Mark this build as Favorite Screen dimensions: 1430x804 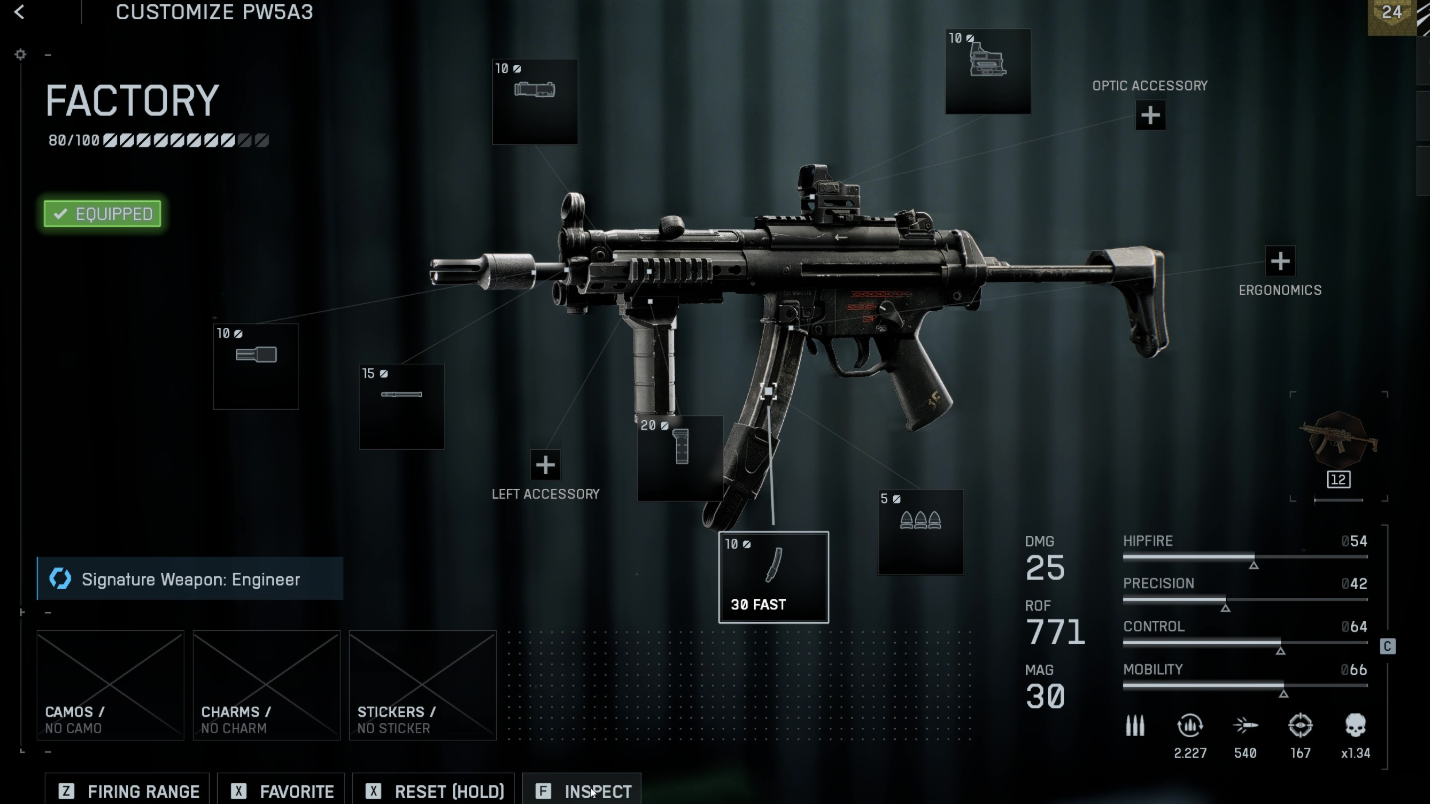click(282, 790)
